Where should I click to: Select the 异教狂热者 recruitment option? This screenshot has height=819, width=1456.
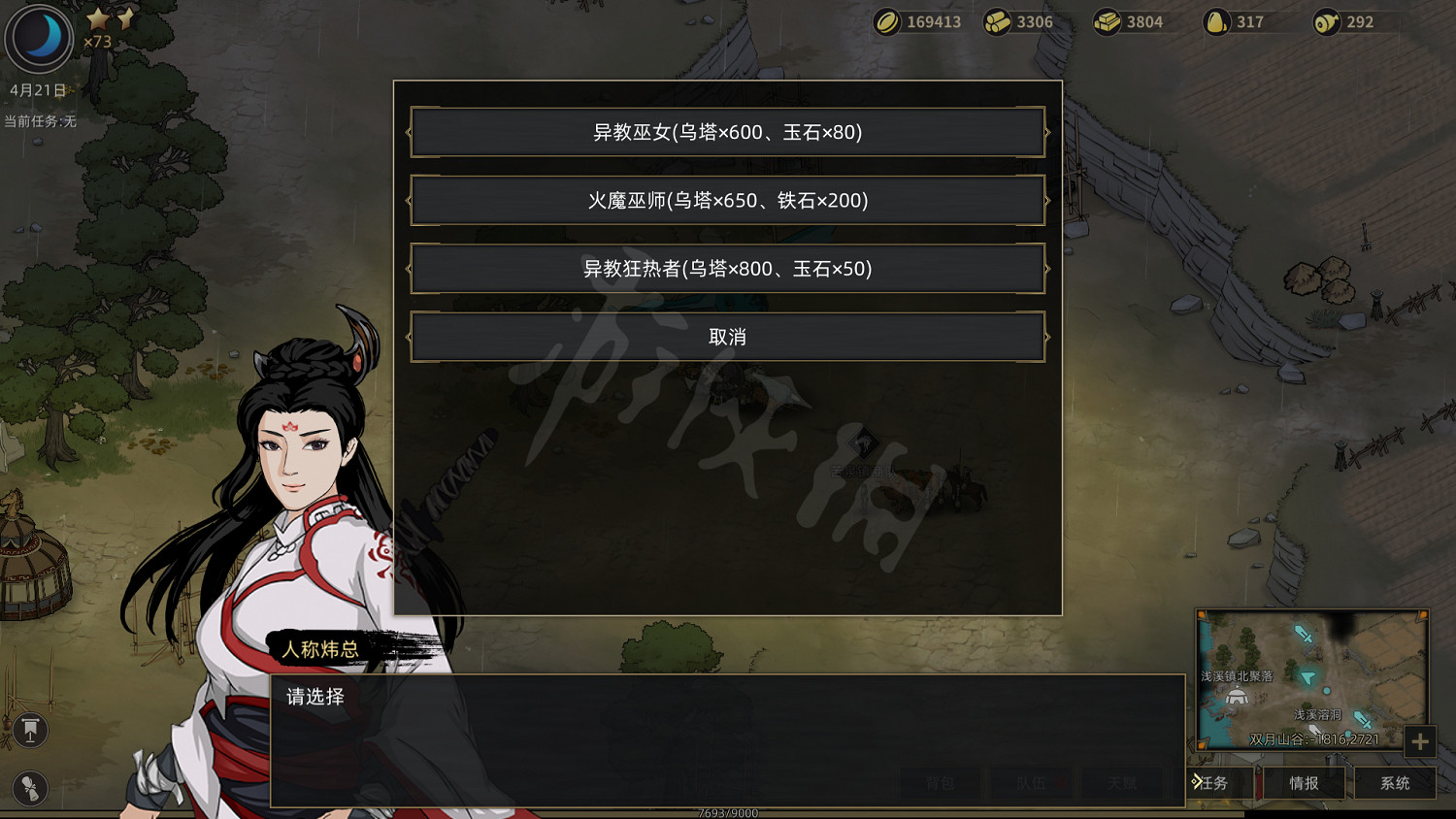pos(728,269)
